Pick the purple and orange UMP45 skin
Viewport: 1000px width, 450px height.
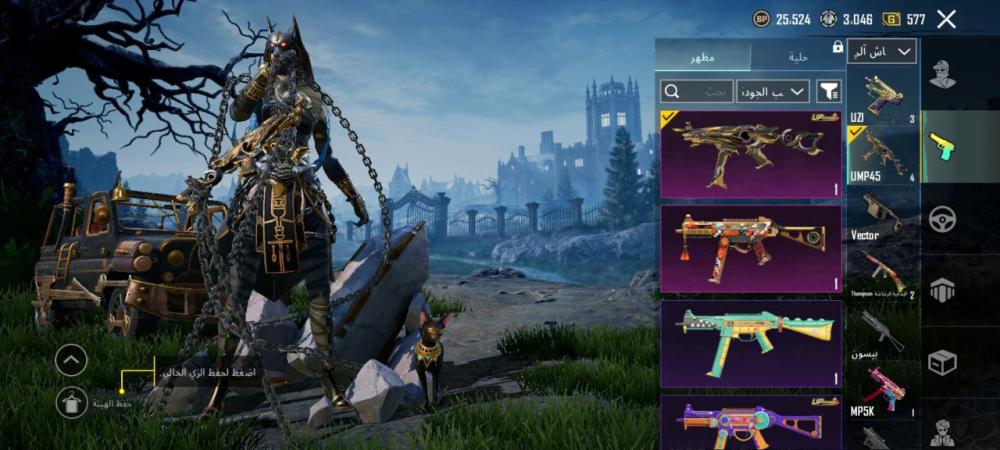pos(751,422)
